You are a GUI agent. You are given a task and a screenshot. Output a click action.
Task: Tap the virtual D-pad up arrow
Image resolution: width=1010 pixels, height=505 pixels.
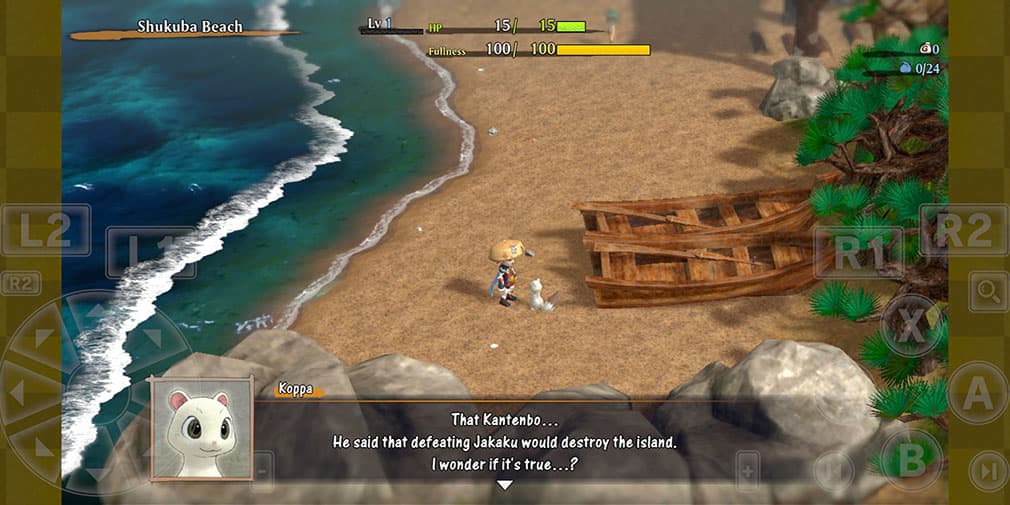pyautogui.click(x=95, y=312)
